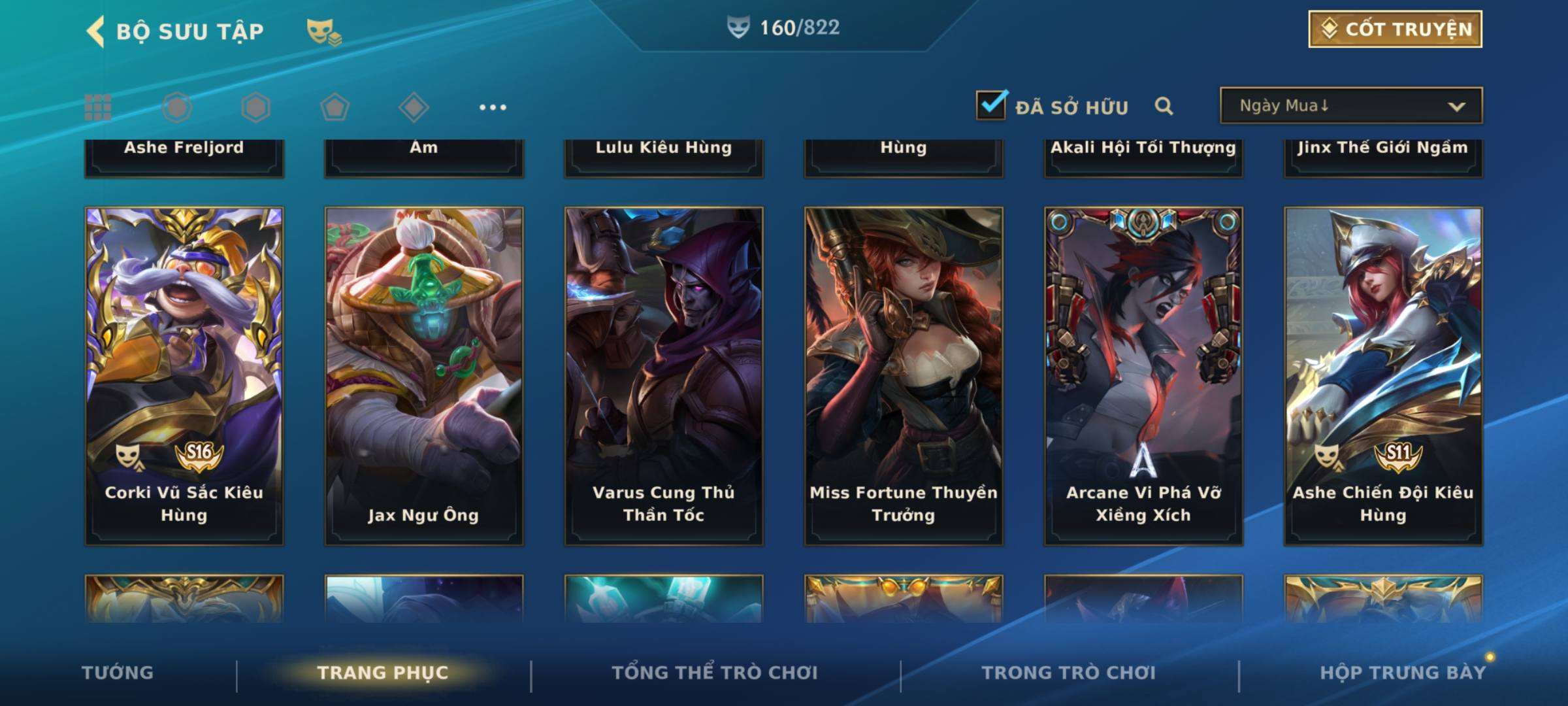Choose the pentagon rarity filter icon
This screenshot has height=706, width=1568.
click(335, 107)
